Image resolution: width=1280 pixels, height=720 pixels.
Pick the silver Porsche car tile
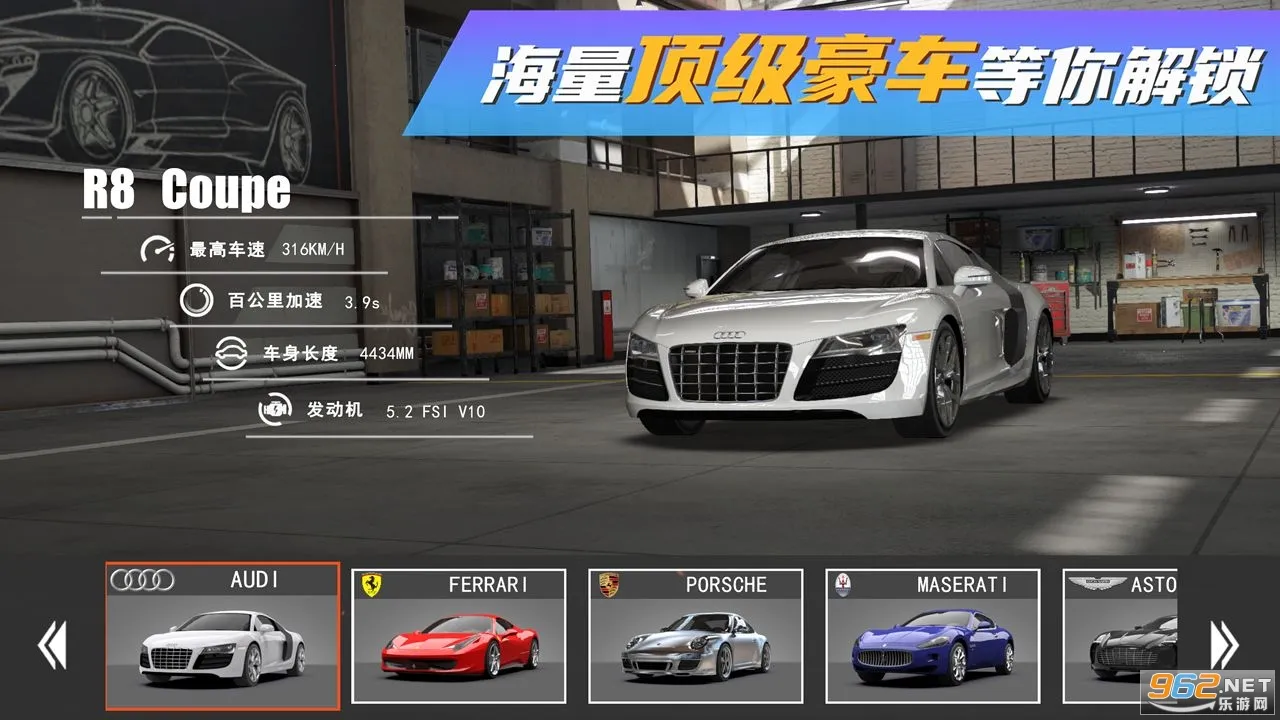(x=696, y=636)
